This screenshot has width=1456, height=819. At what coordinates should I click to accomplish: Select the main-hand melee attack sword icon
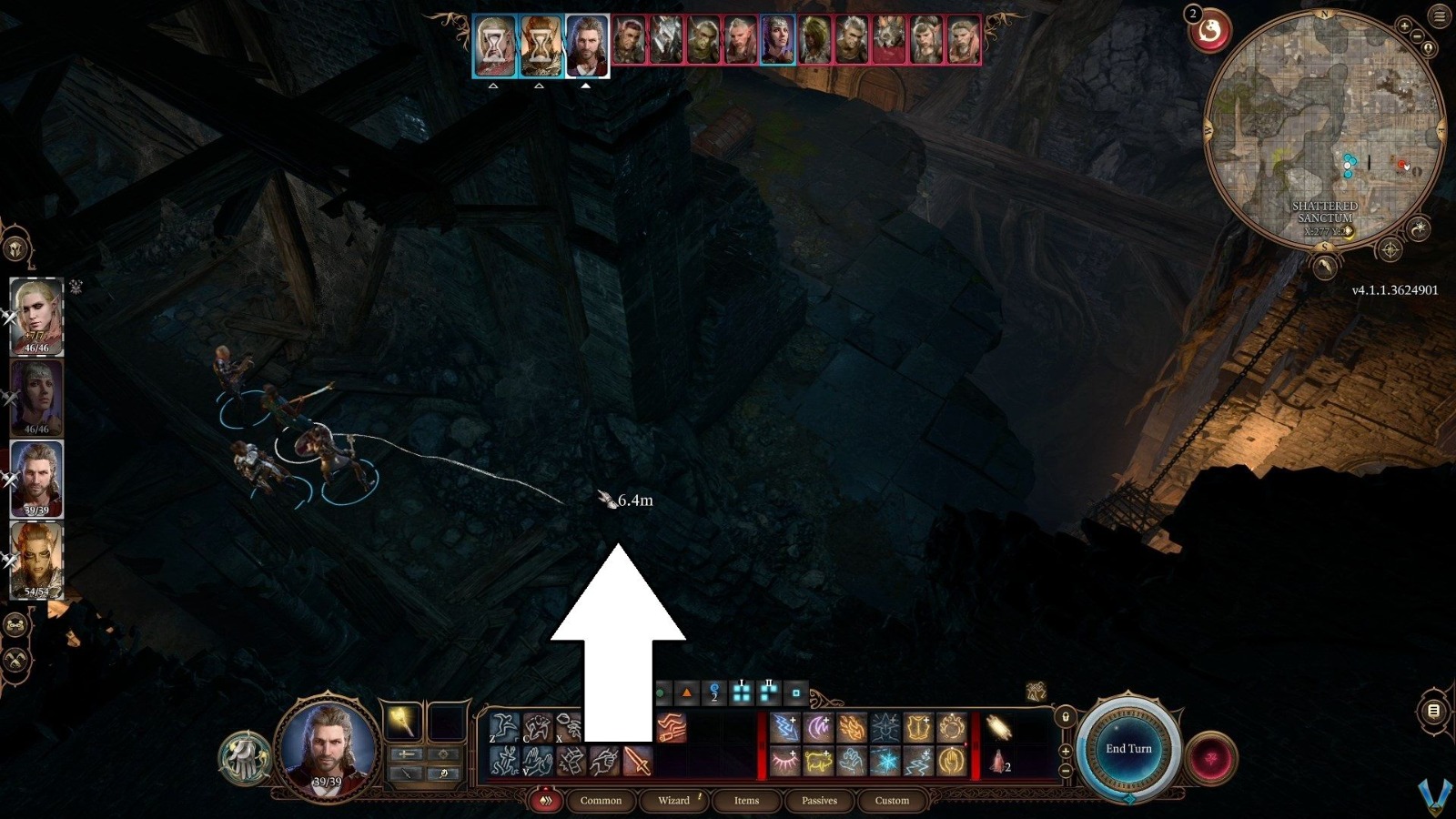(635, 761)
